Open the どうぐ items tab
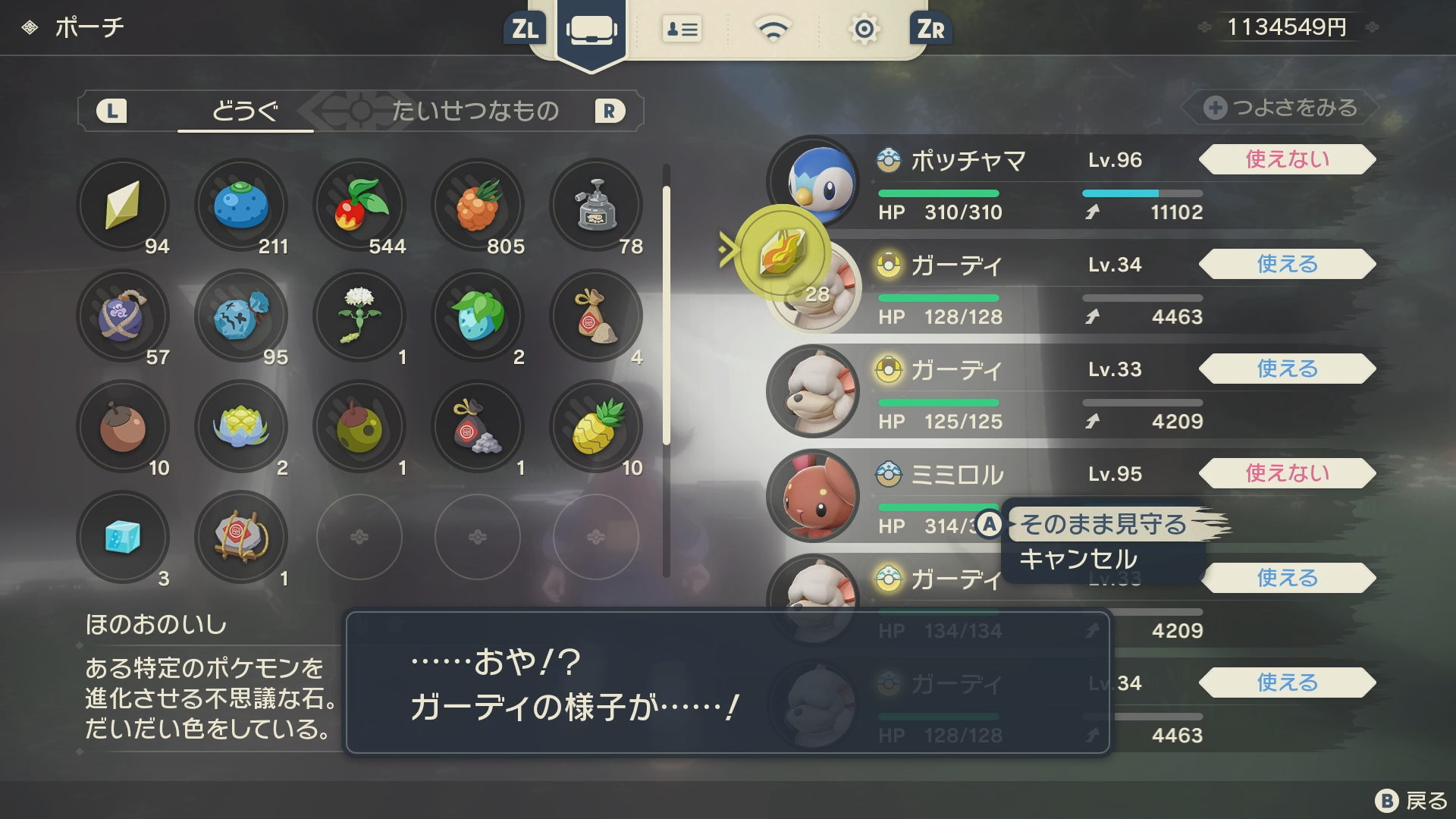Image resolution: width=1456 pixels, height=819 pixels. tap(245, 111)
